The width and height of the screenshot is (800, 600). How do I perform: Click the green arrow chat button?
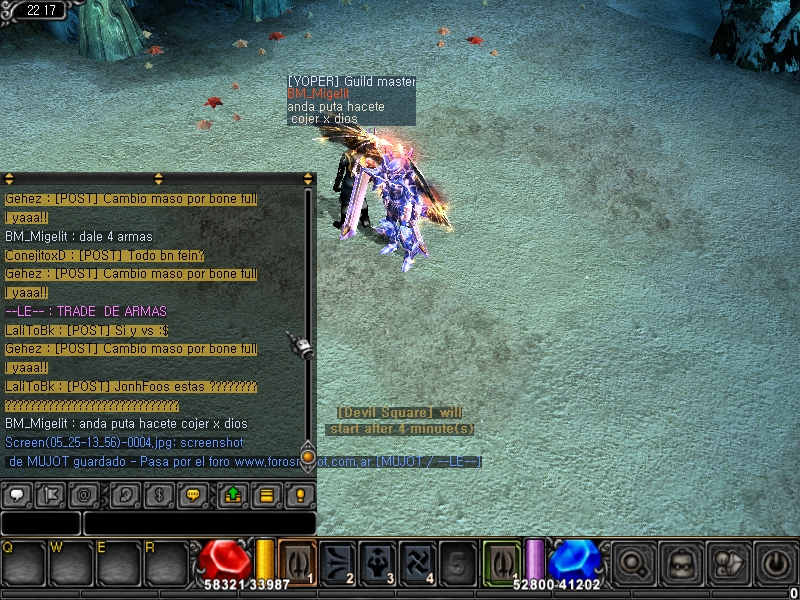232,495
